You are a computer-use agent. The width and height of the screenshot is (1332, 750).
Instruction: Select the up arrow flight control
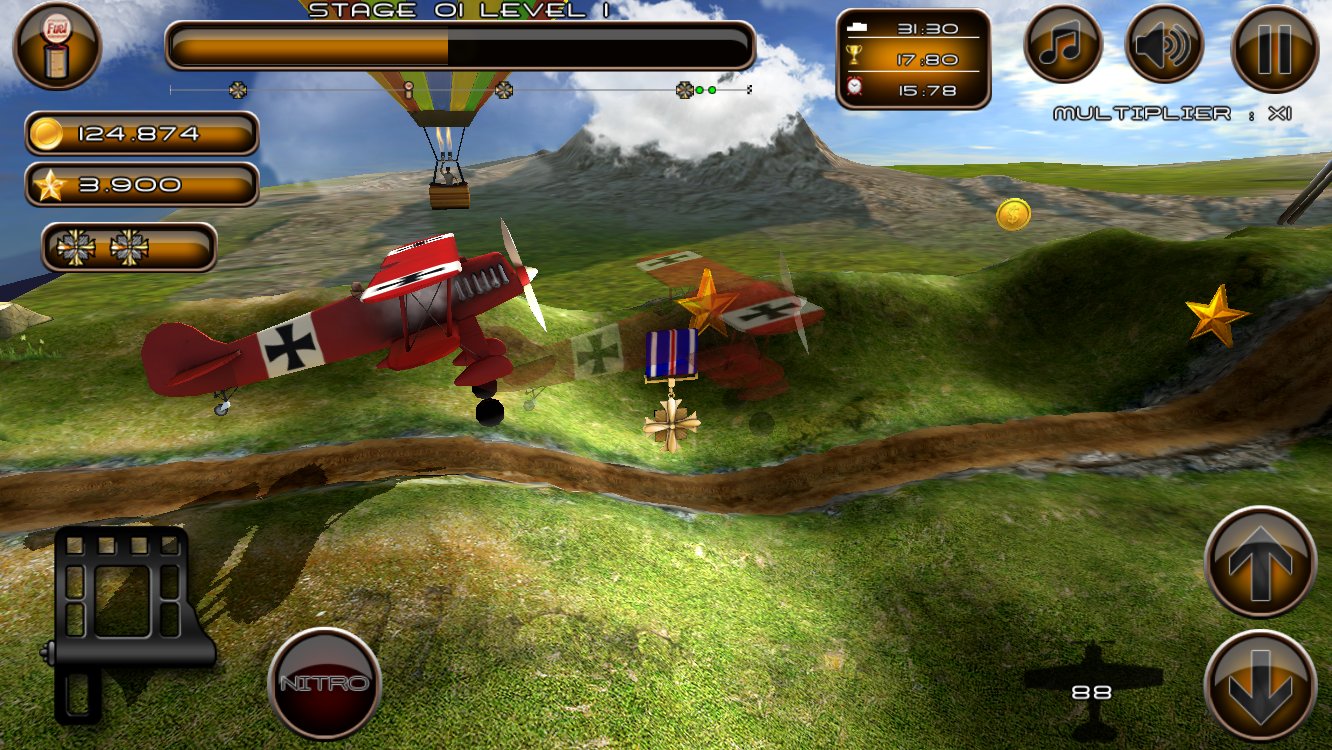tap(1259, 562)
